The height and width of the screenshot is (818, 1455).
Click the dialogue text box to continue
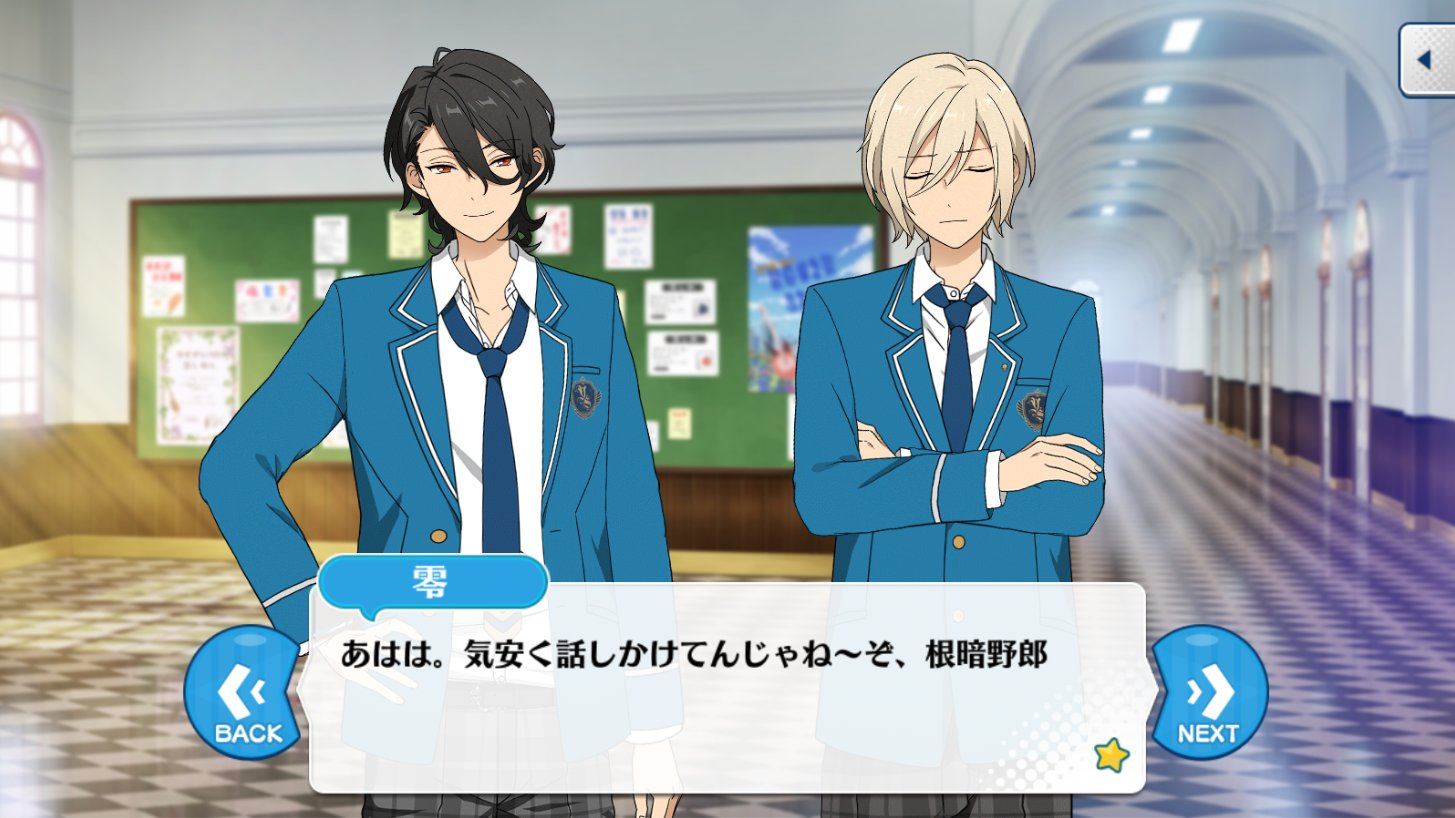click(727, 690)
